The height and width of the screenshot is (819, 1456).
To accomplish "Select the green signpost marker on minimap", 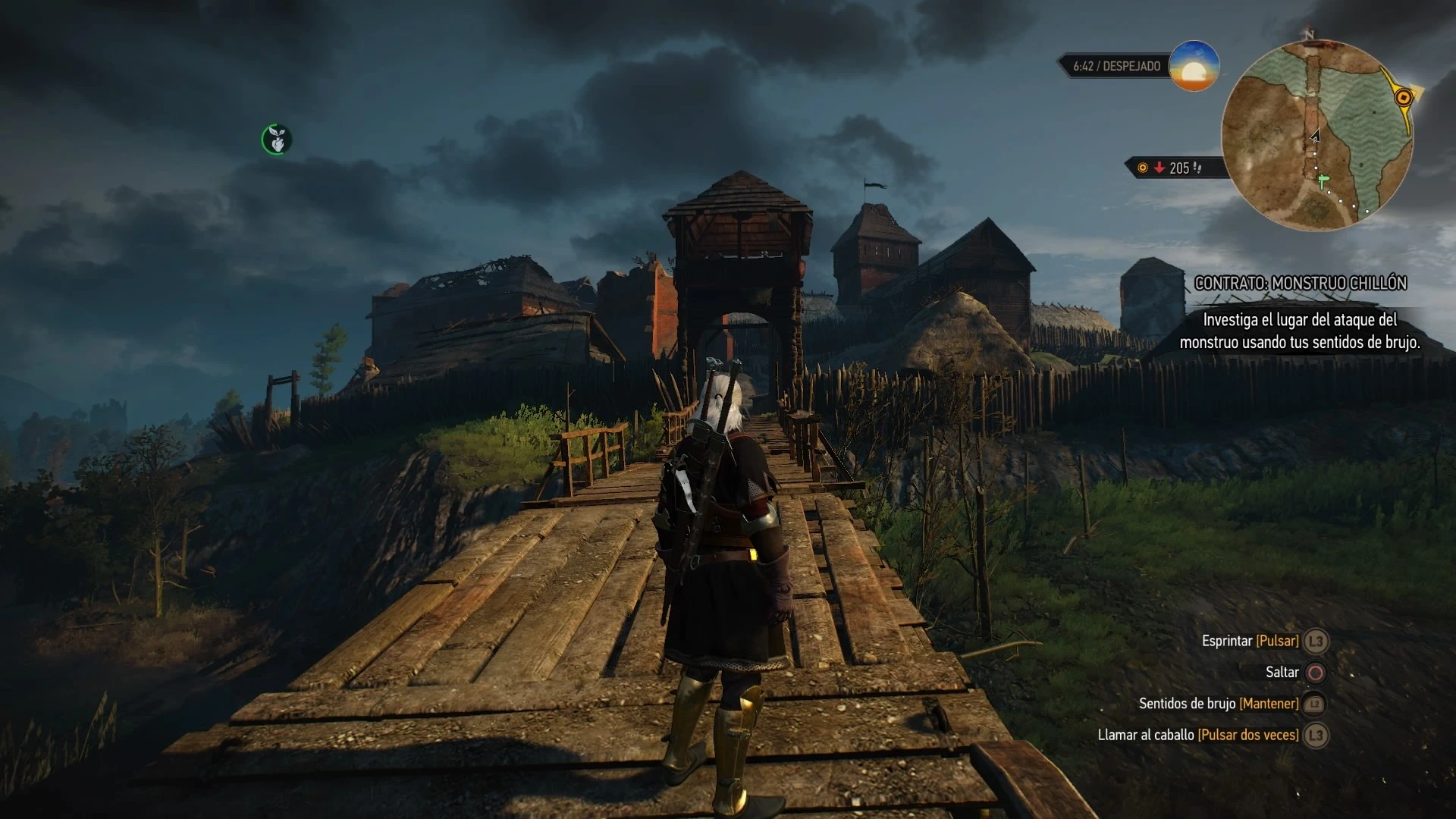I will pyautogui.click(x=1323, y=180).
